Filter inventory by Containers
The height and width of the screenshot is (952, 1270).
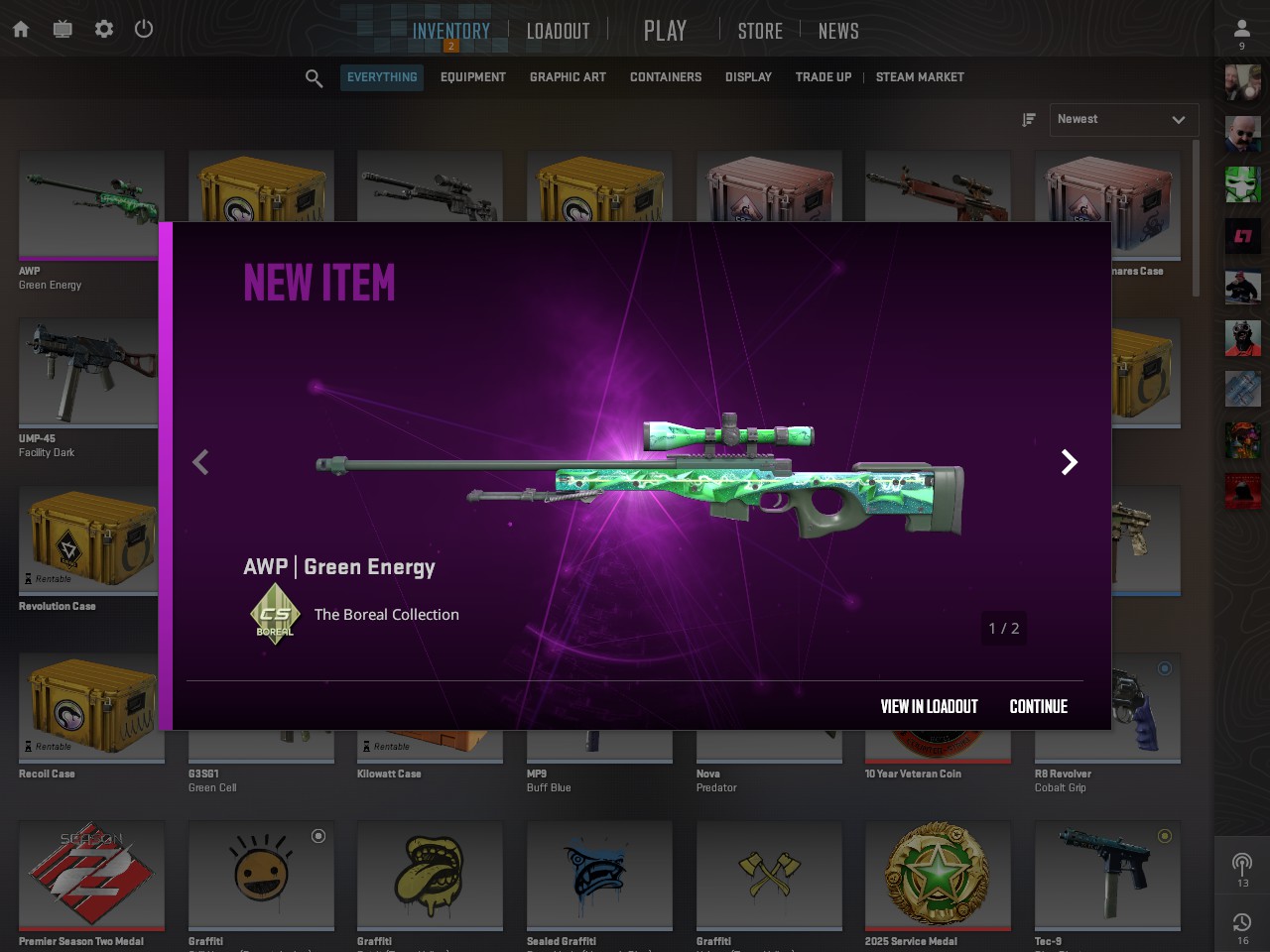(666, 77)
